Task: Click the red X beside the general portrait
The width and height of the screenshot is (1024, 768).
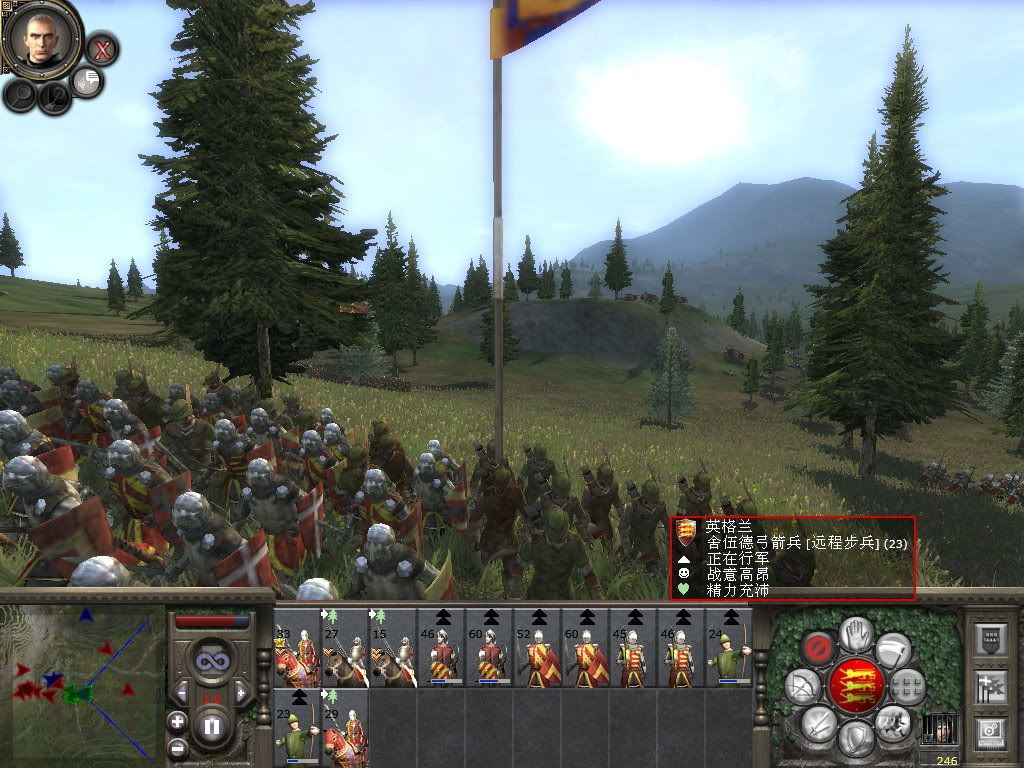Action: 102,47
